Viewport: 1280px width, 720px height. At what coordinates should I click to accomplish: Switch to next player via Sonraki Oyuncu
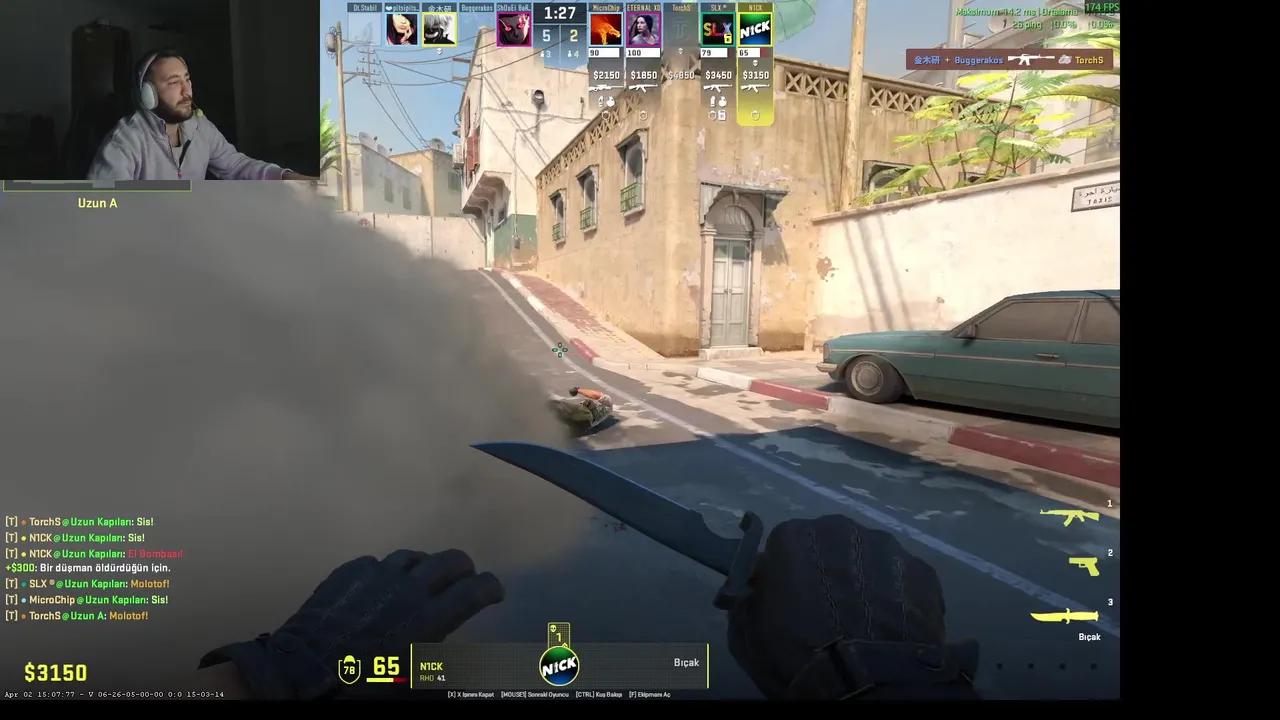pos(537,694)
